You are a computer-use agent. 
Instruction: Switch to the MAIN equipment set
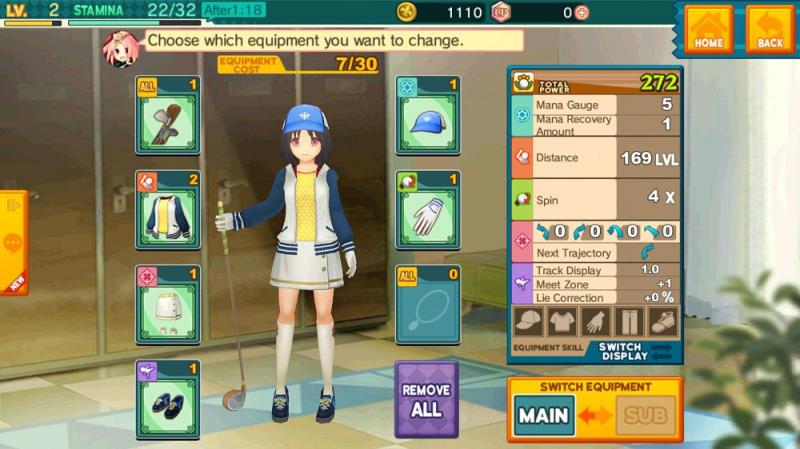click(545, 415)
